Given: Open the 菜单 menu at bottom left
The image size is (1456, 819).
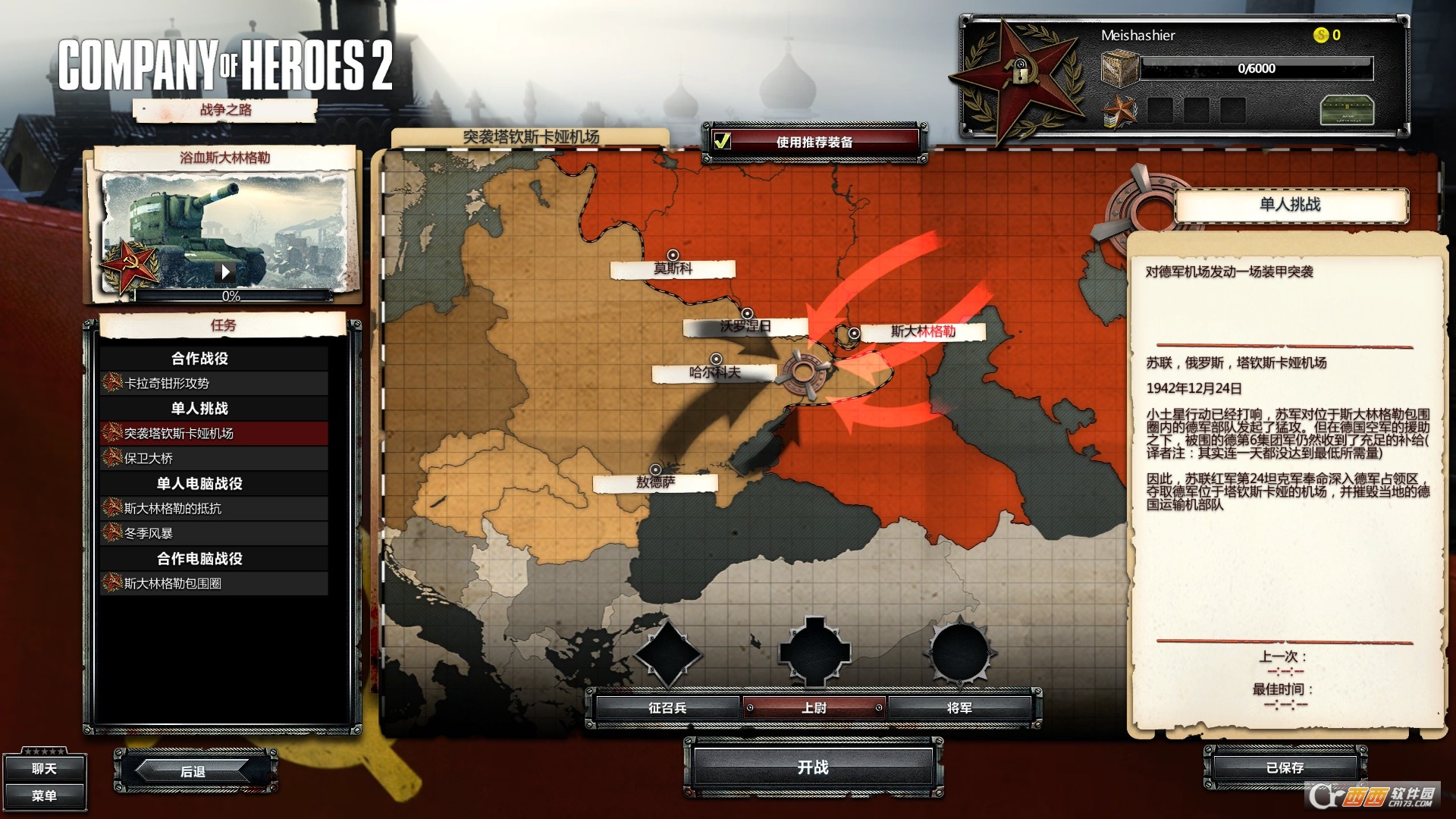Looking at the screenshot, I should pos(45,798).
